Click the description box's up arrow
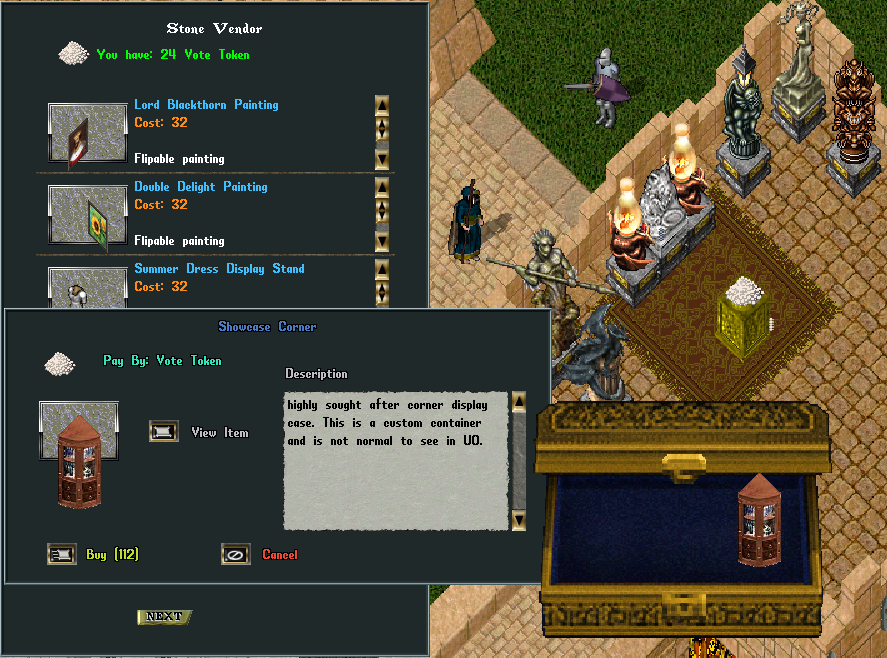887x658 pixels. tap(518, 402)
